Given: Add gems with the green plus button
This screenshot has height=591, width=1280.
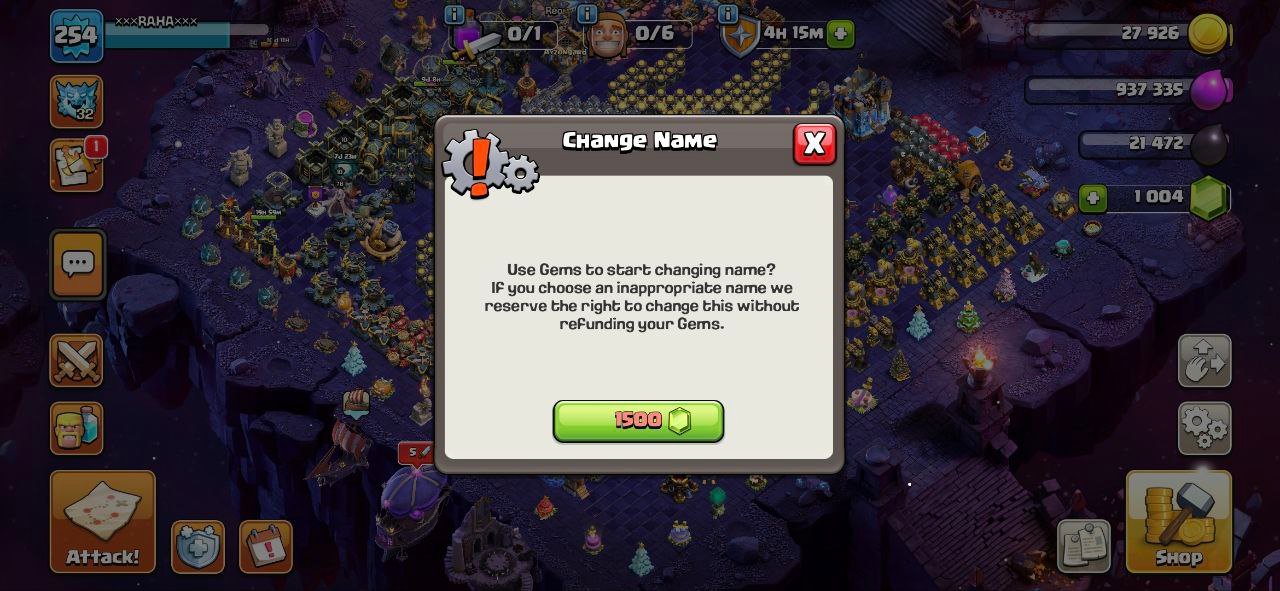Looking at the screenshot, I should click(1093, 198).
